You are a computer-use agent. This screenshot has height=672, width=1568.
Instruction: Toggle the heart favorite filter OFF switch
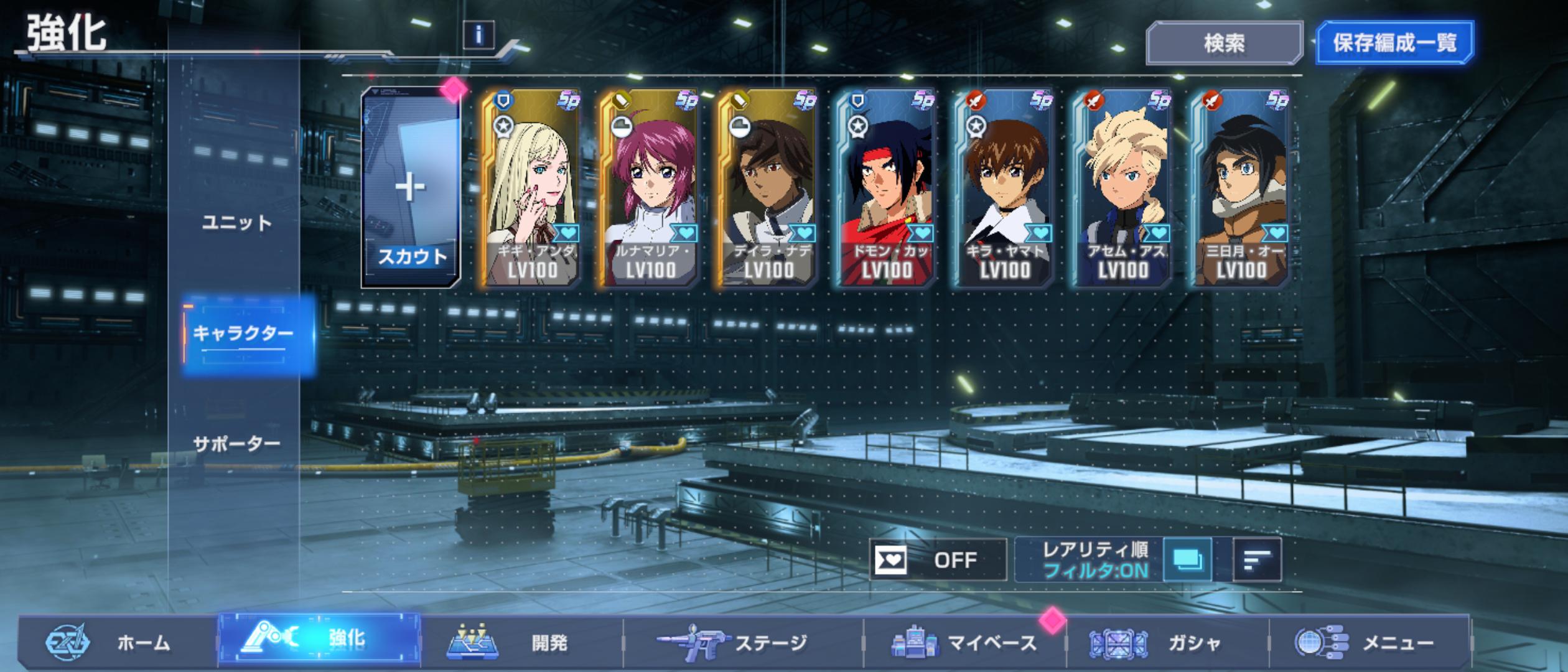(x=937, y=560)
